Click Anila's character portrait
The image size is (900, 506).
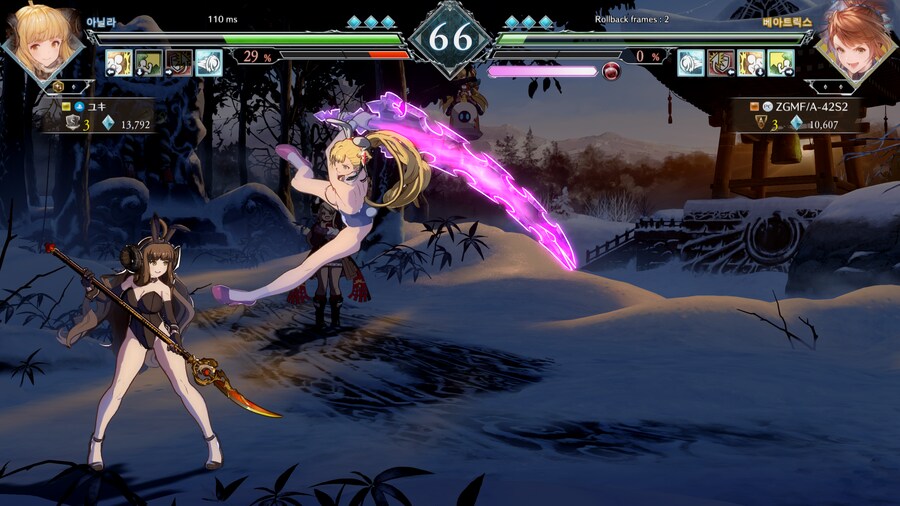(41, 42)
